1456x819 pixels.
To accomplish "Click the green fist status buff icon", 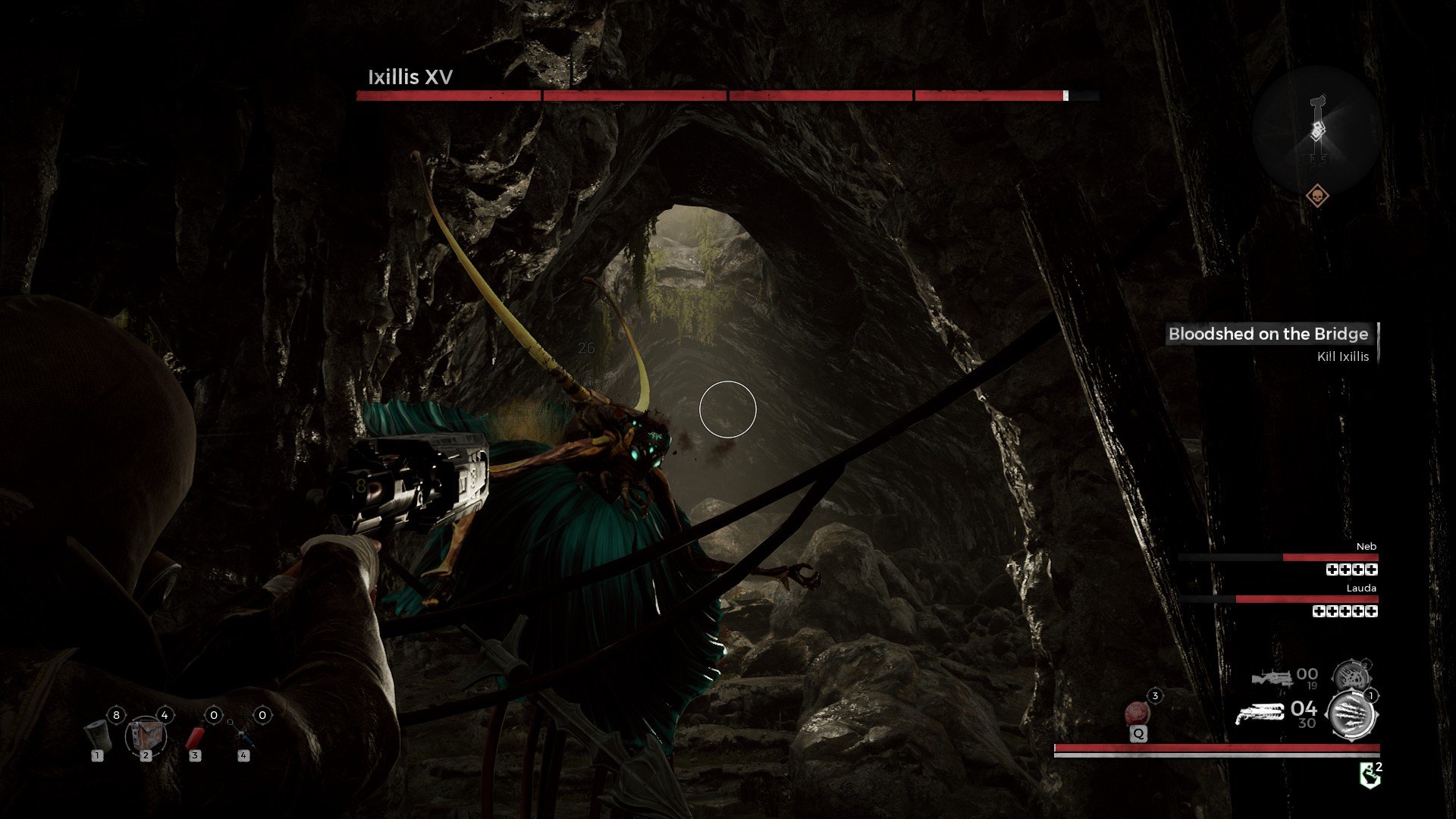I will click(1370, 776).
